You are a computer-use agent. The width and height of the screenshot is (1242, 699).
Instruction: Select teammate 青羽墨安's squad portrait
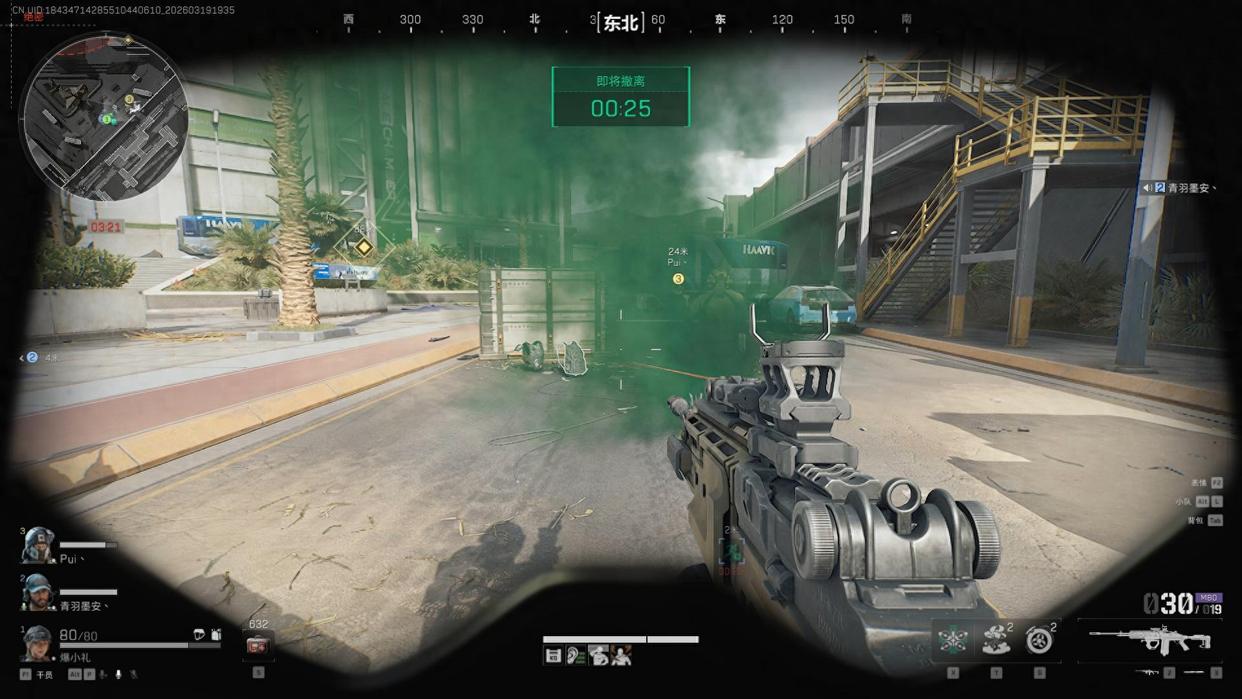click(x=38, y=591)
